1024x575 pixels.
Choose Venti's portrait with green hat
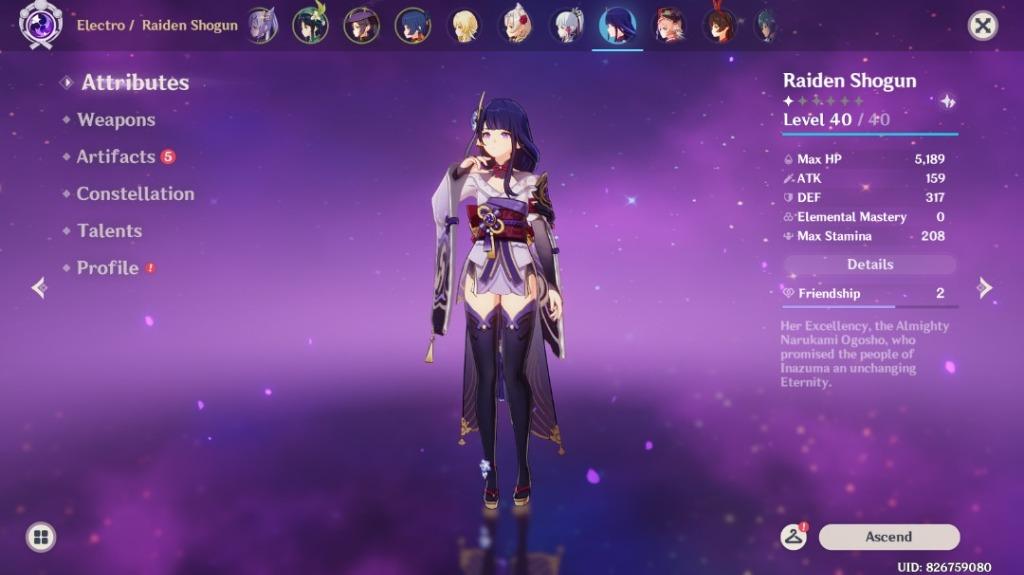pyautogui.click(x=310, y=25)
